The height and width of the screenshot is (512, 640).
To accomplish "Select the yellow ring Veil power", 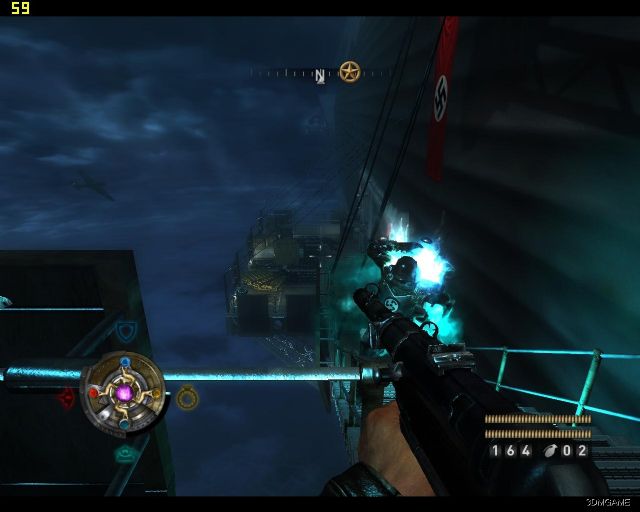I will 187,398.
